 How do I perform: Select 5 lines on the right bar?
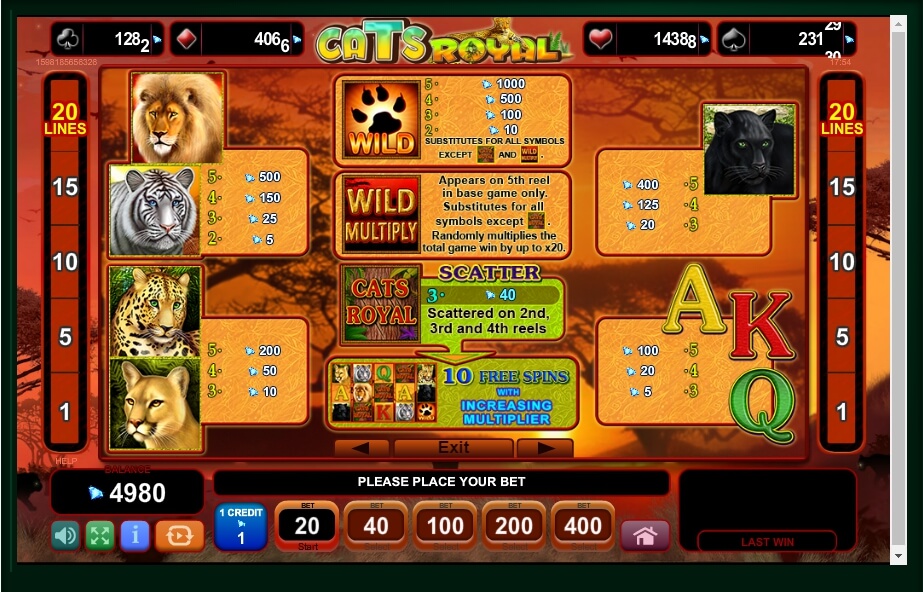pos(842,337)
